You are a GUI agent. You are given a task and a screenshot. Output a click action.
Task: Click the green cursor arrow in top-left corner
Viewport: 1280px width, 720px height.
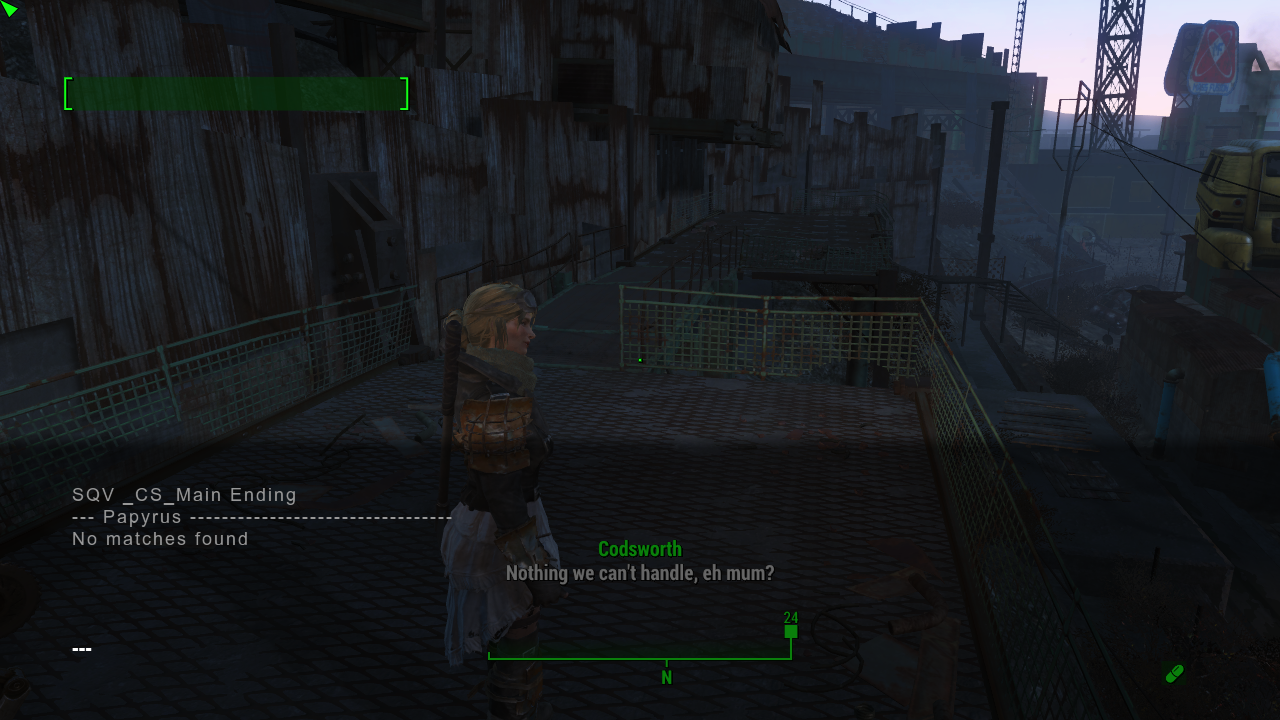pos(11,10)
